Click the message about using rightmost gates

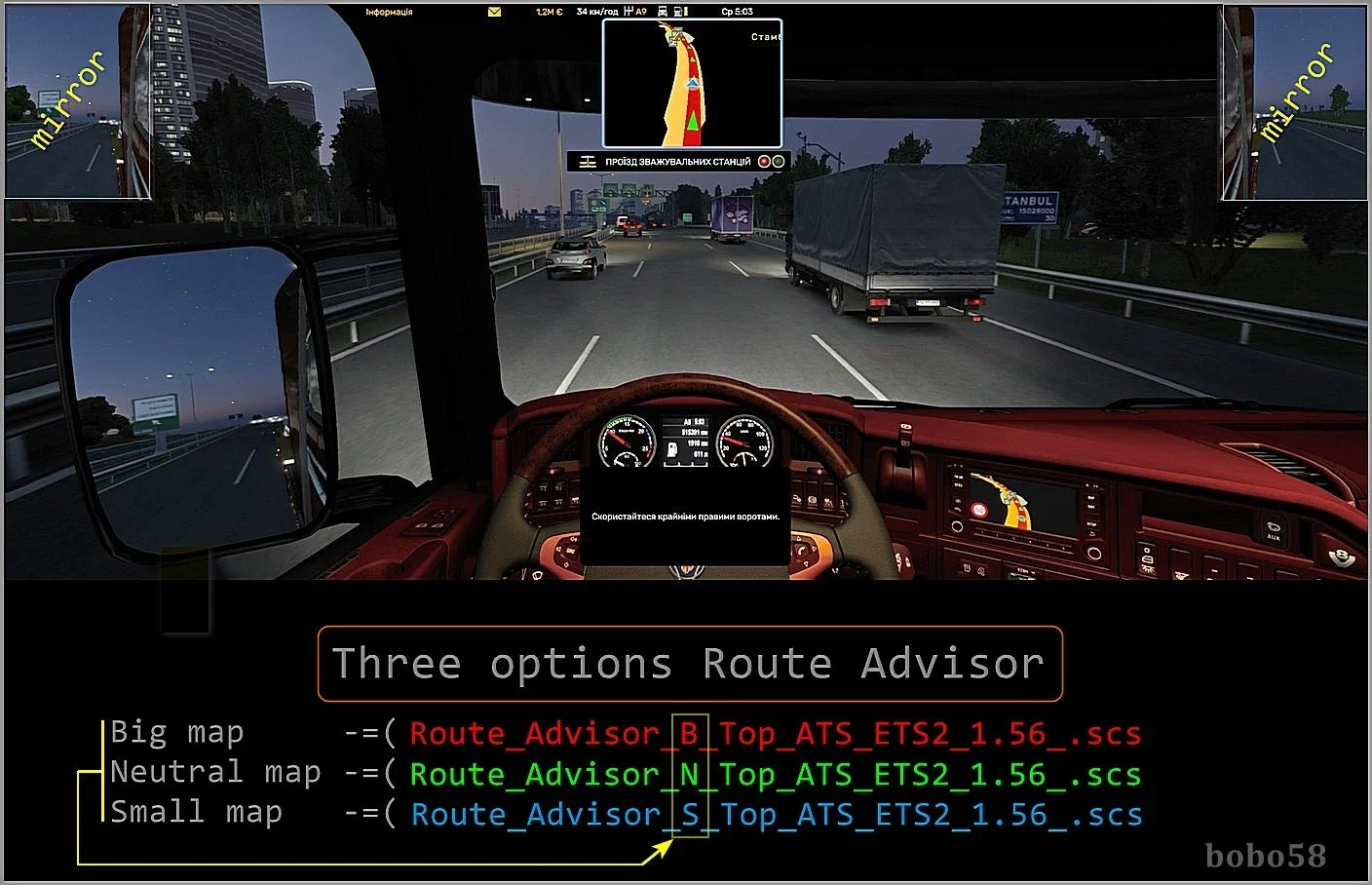pos(683,518)
